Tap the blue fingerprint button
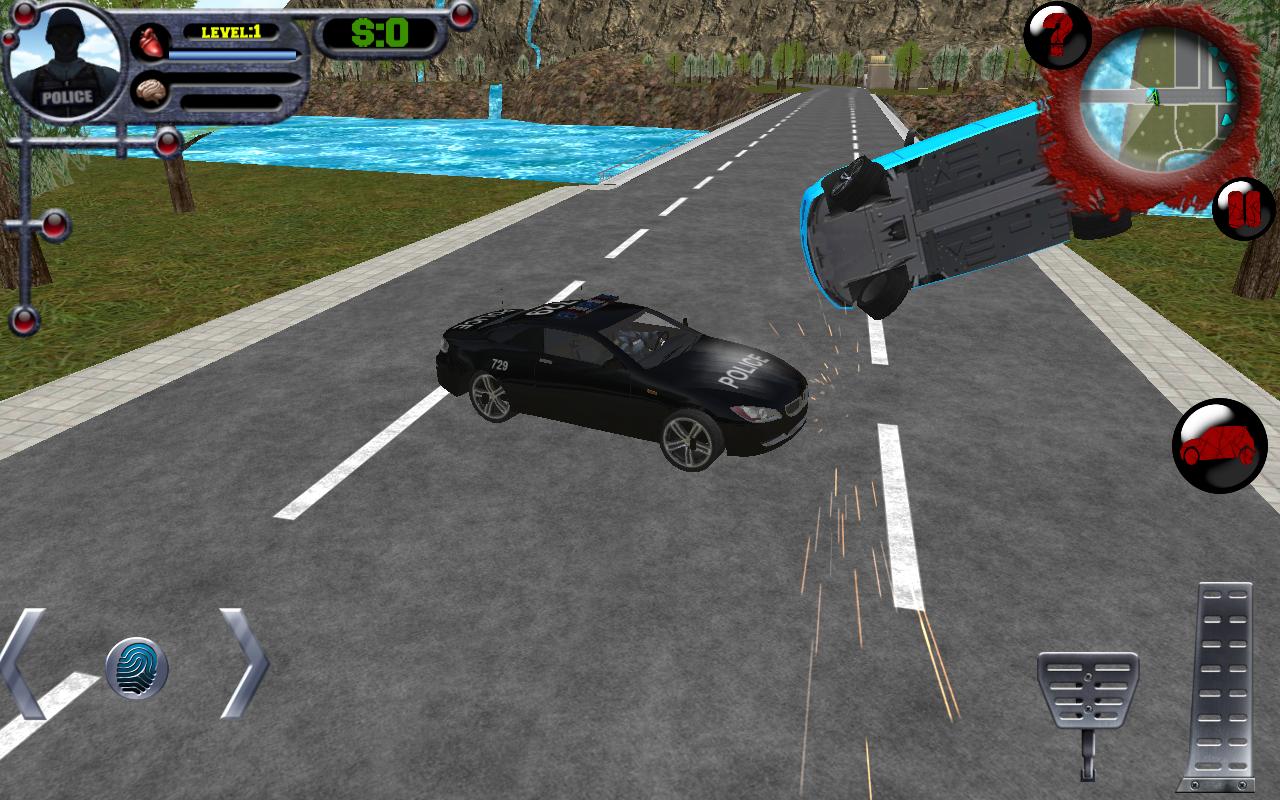 [x=137, y=667]
